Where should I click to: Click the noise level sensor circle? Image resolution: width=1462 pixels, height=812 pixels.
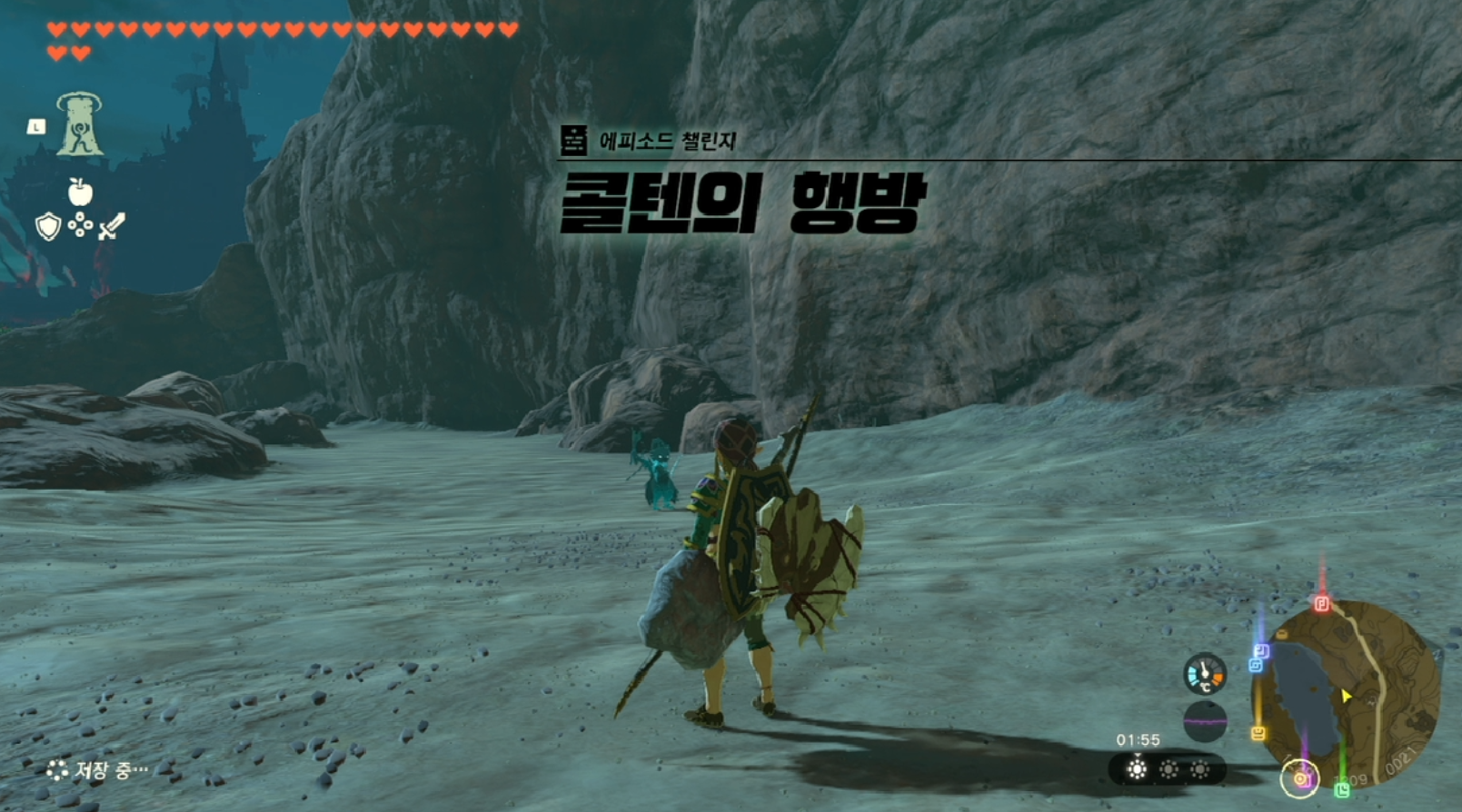1205,722
